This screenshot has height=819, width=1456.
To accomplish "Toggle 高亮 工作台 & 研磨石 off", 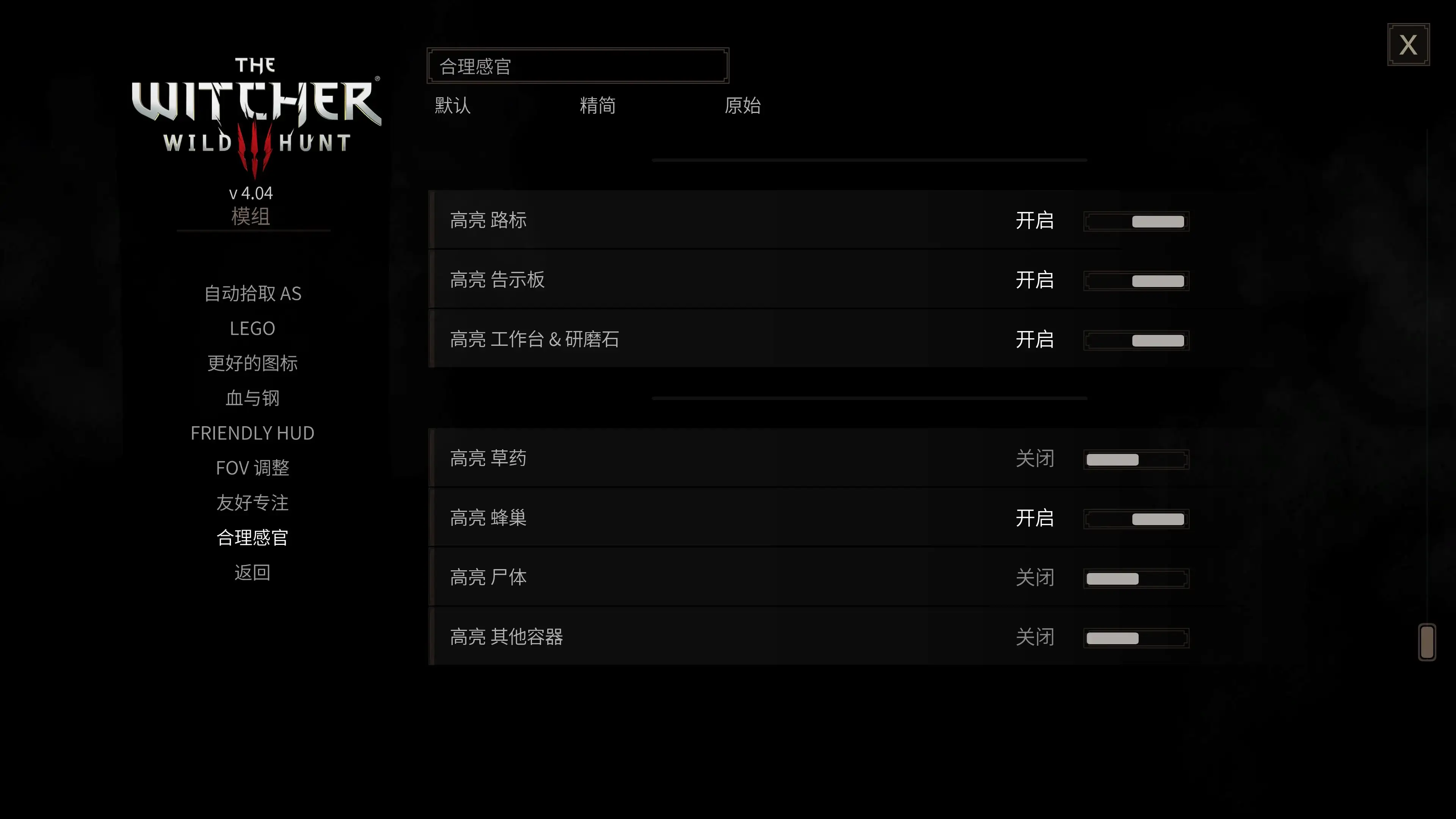I will point(1136,340).
